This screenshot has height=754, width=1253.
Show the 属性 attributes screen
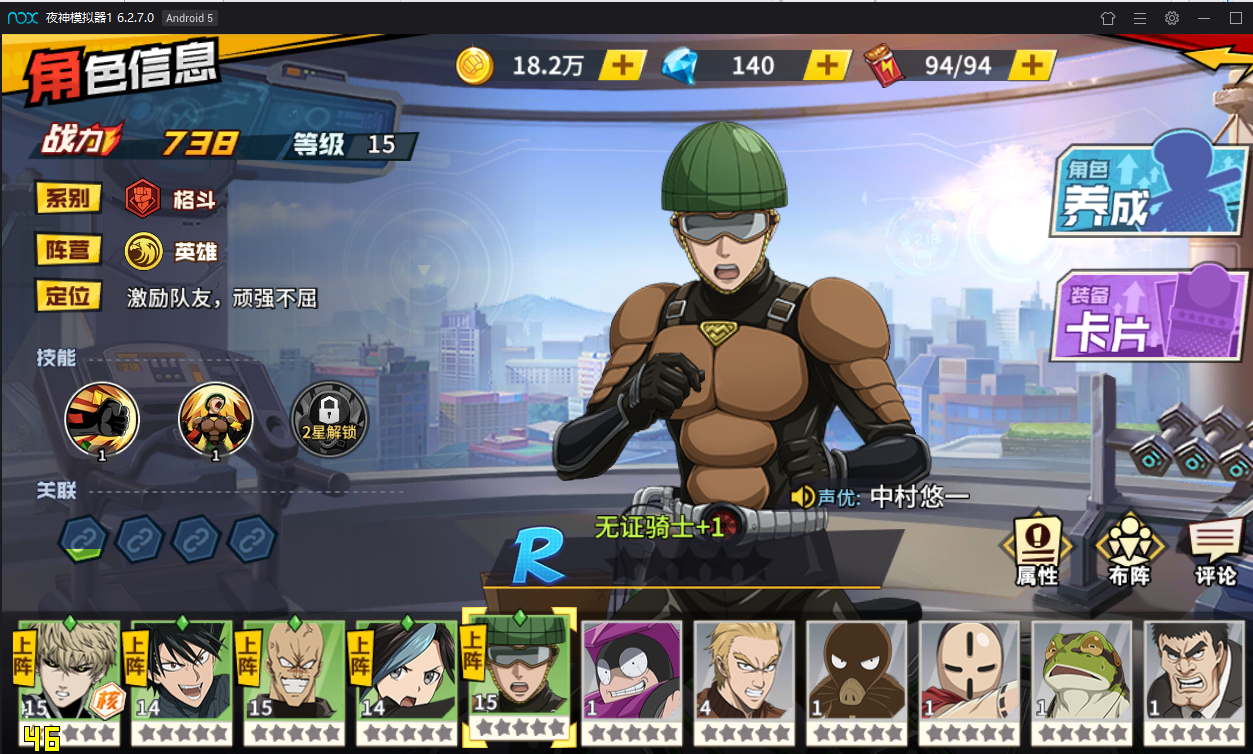tap(1036, 551)
